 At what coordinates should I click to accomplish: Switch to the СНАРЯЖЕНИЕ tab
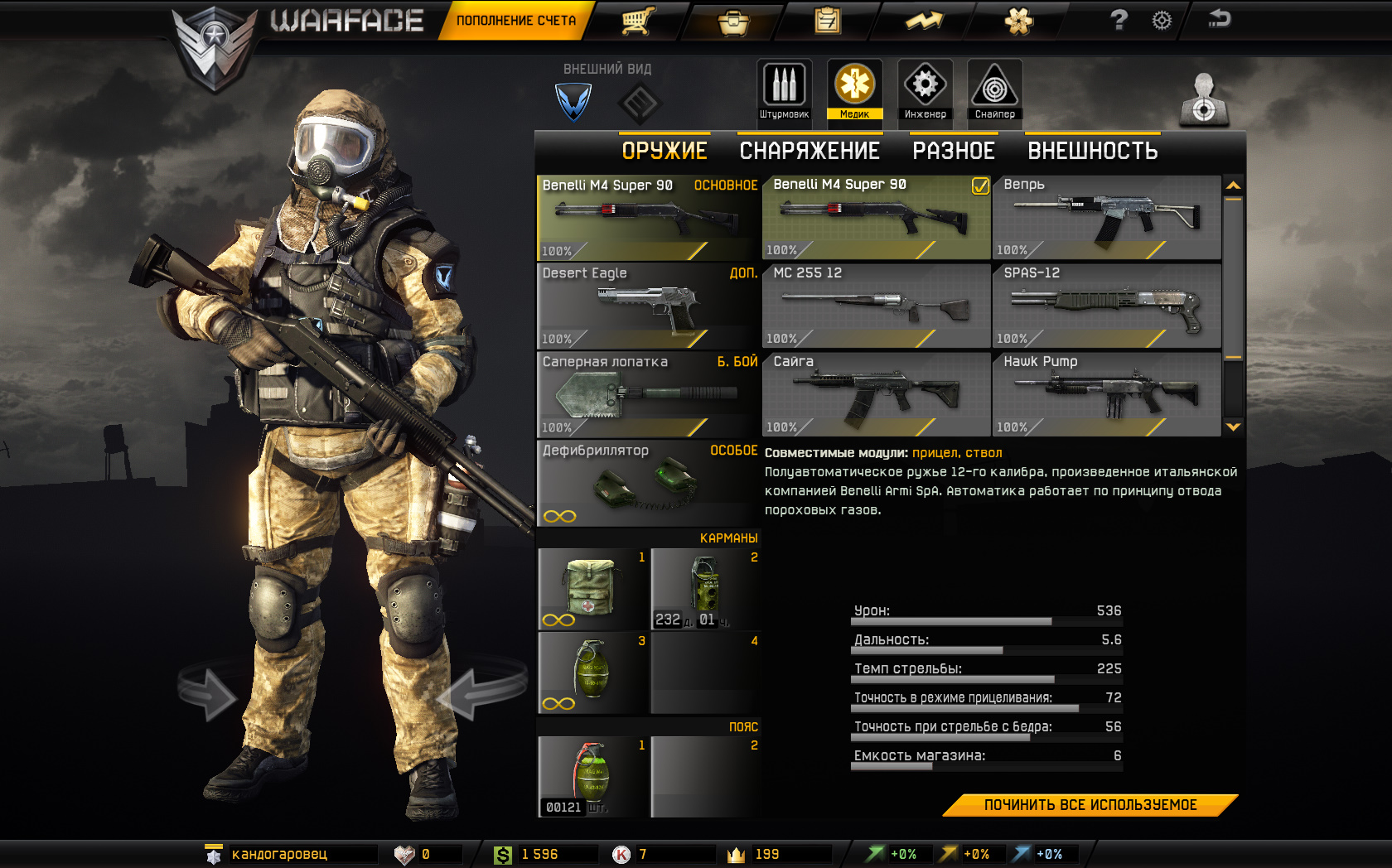click(810, 151)
